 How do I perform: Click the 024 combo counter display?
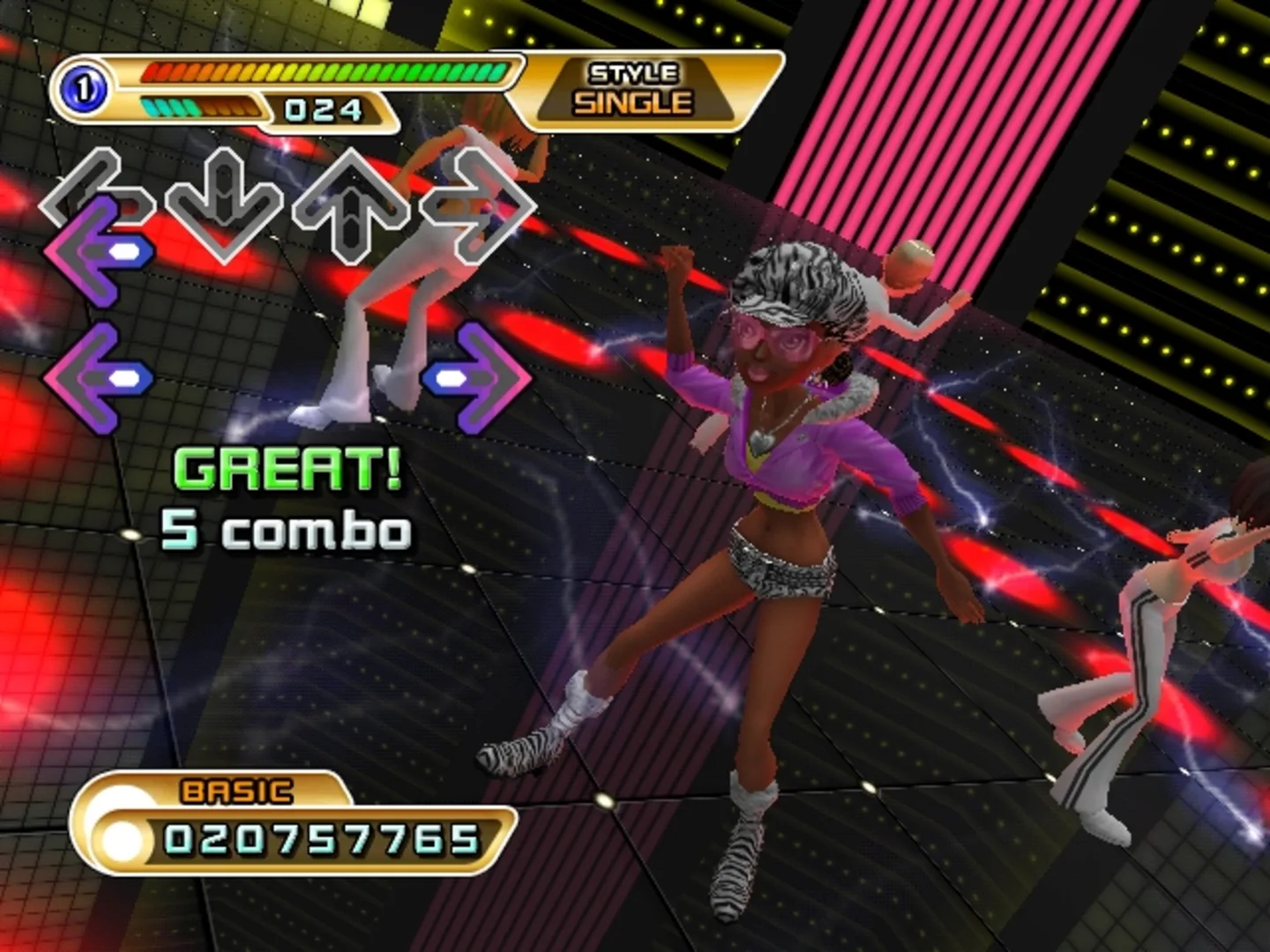(322, 108)
